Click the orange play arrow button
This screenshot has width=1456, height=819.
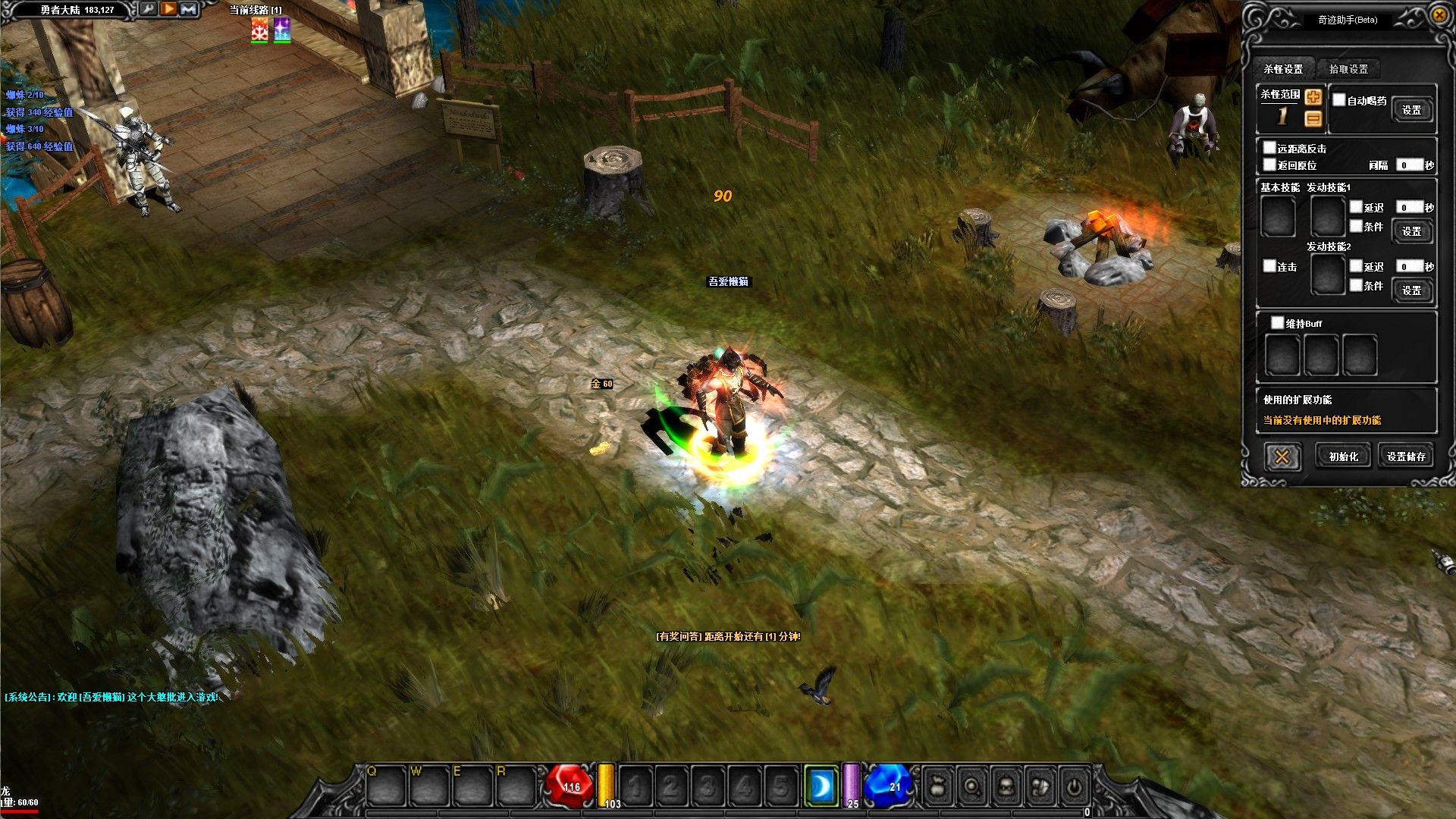coord(168,9)
